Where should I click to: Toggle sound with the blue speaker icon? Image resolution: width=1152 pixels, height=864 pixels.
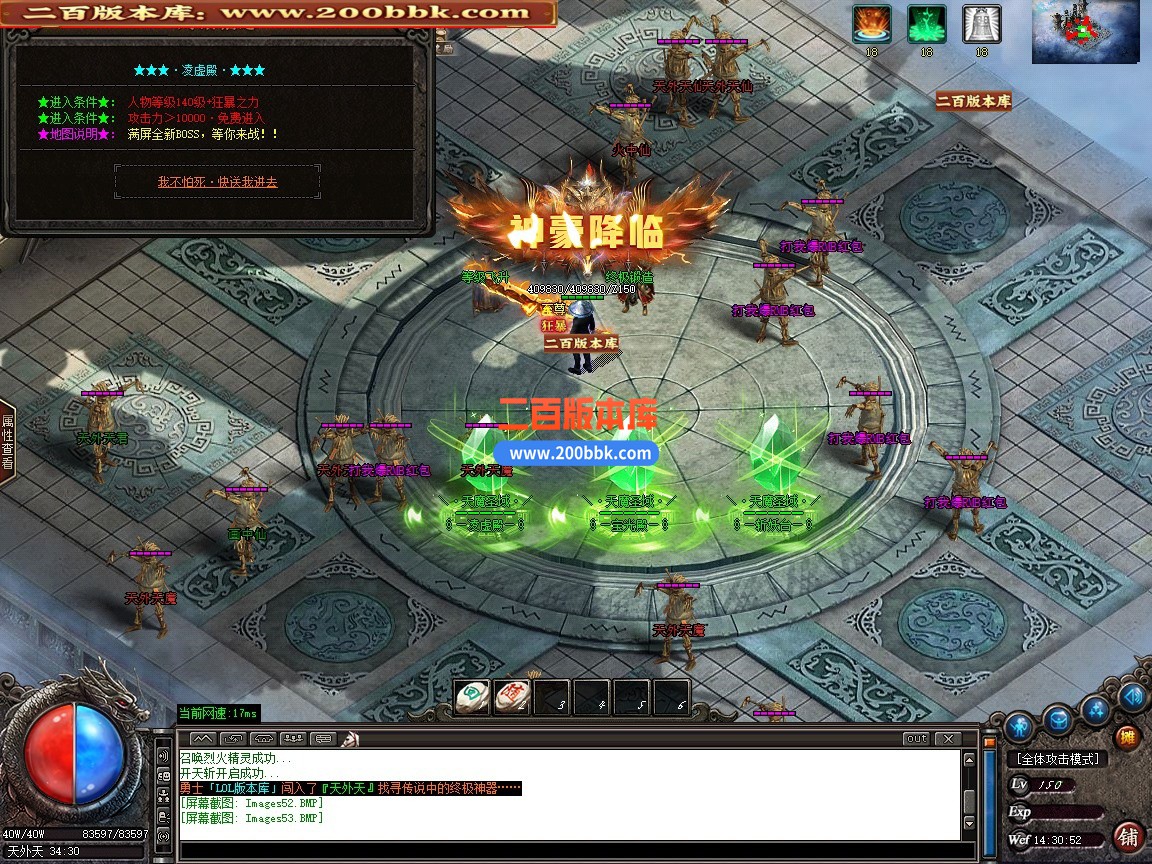[1132, 696]
